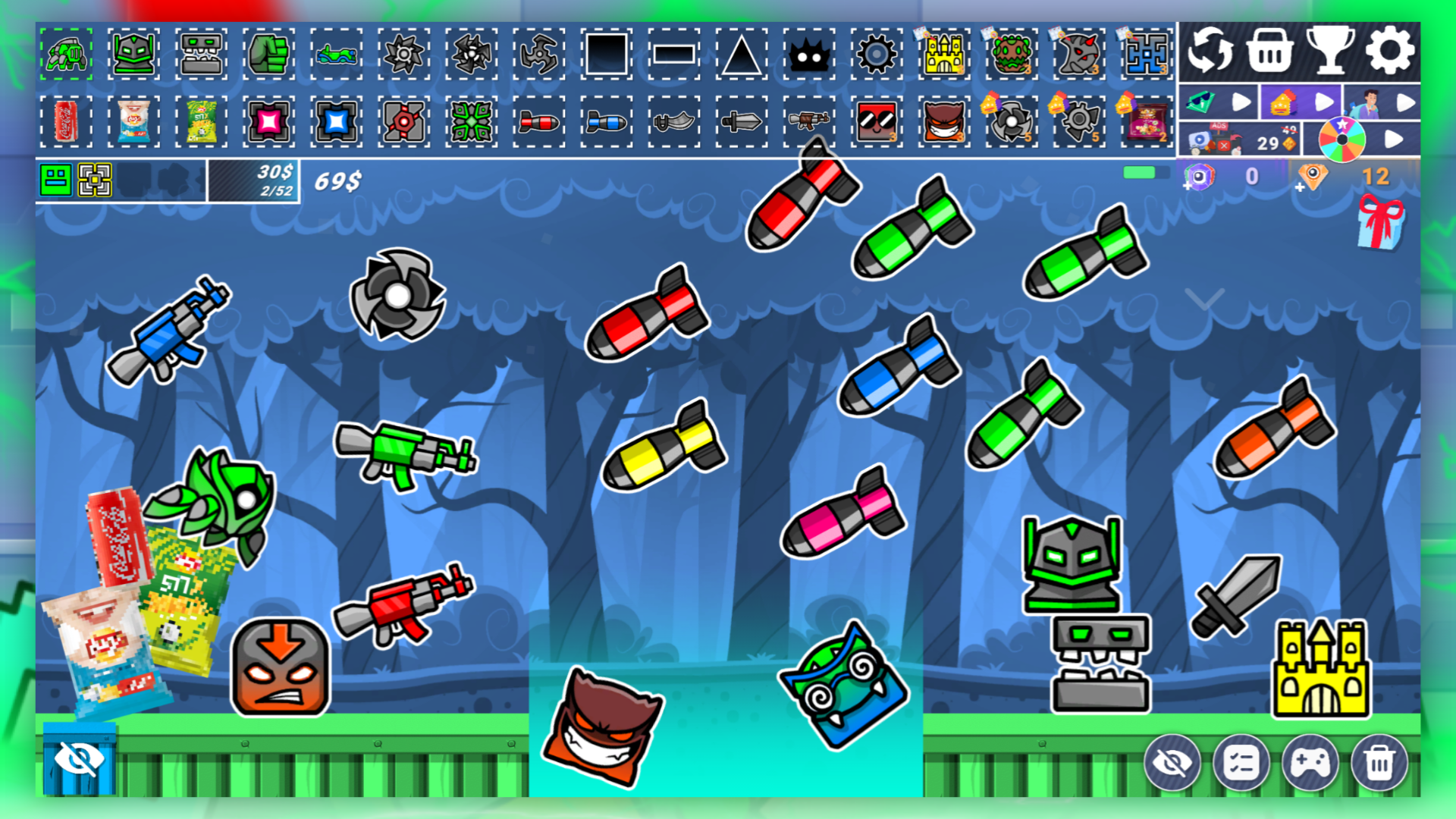Select the gear sticker slot in the tray
The height and width of the screenshot is (819, 1456).
[877, 53]
